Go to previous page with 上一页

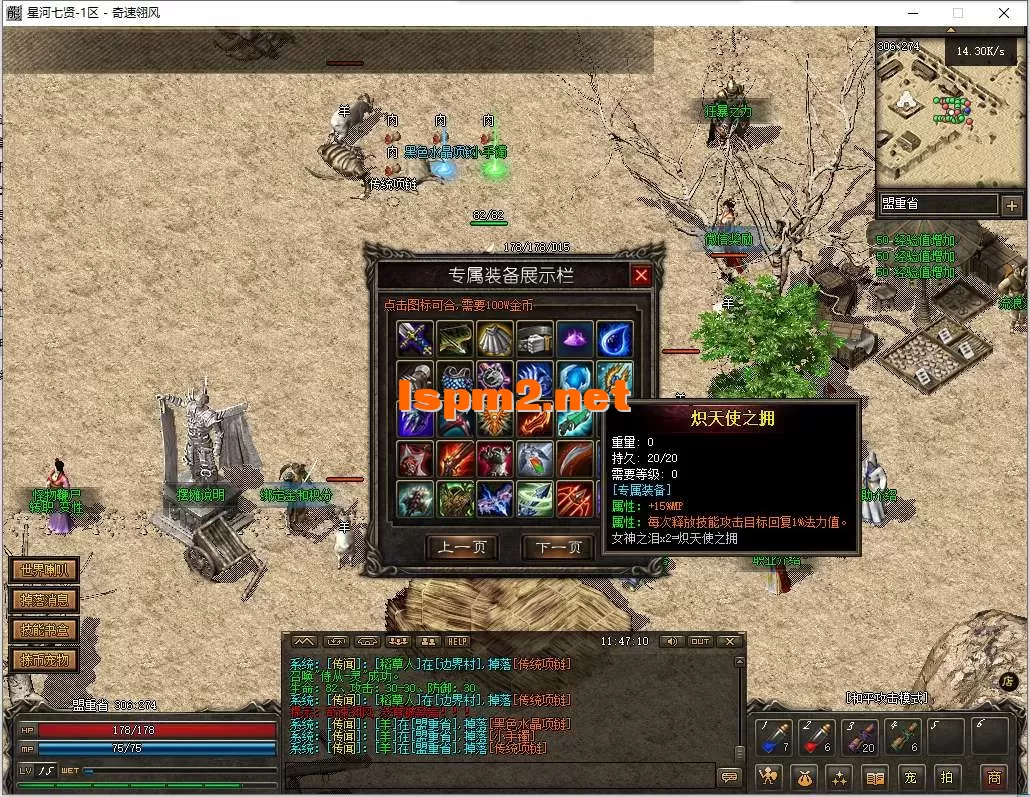461,547
